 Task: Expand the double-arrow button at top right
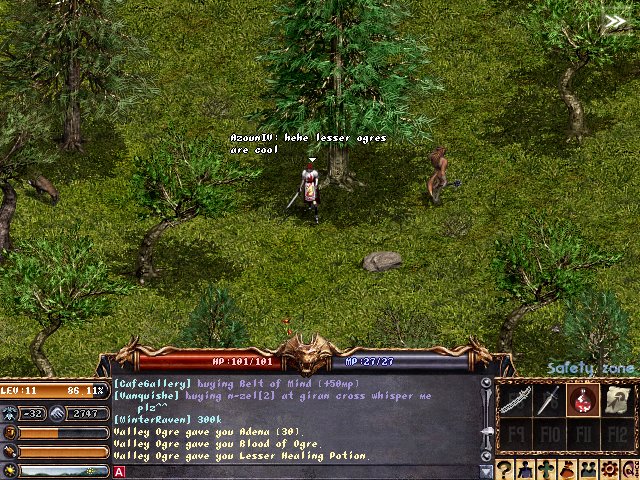click(615, 21)
